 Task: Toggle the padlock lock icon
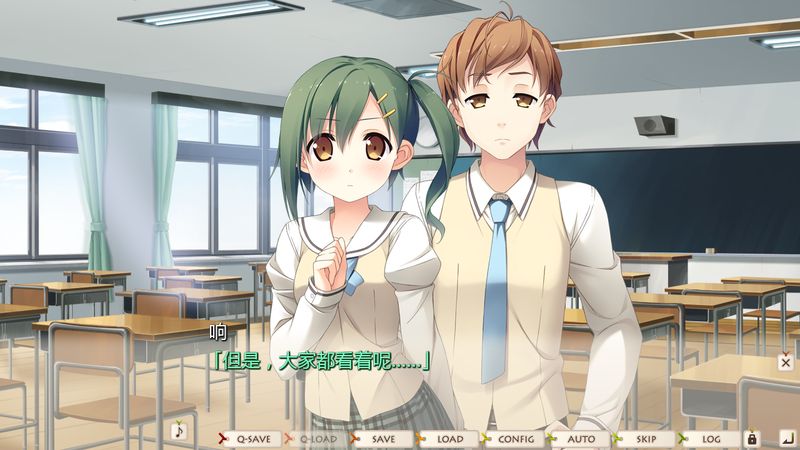753,438
